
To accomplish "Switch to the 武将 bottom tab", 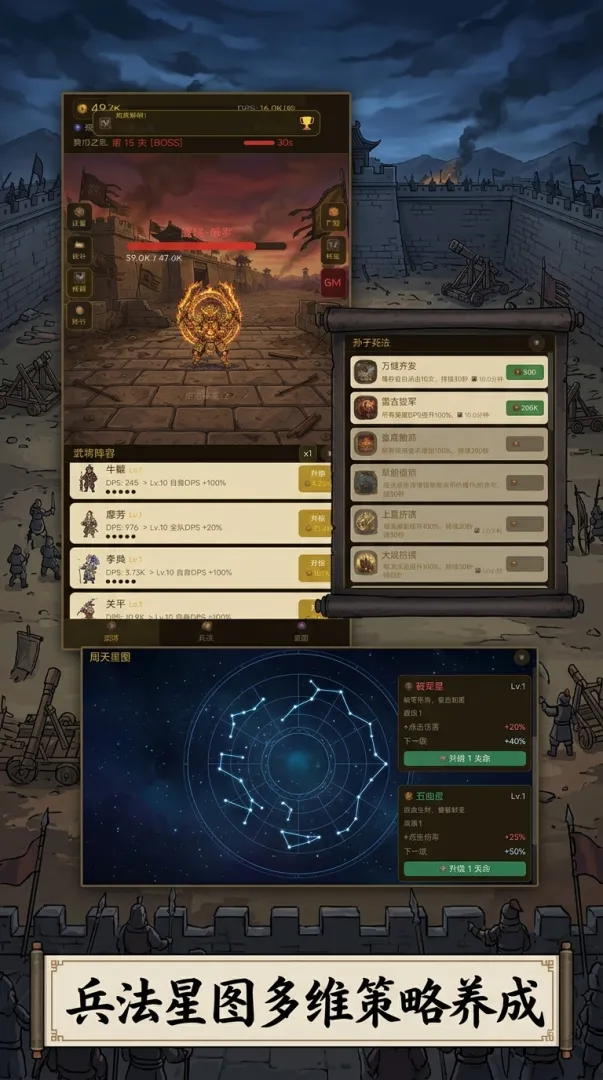I will [x=111, y=632].
